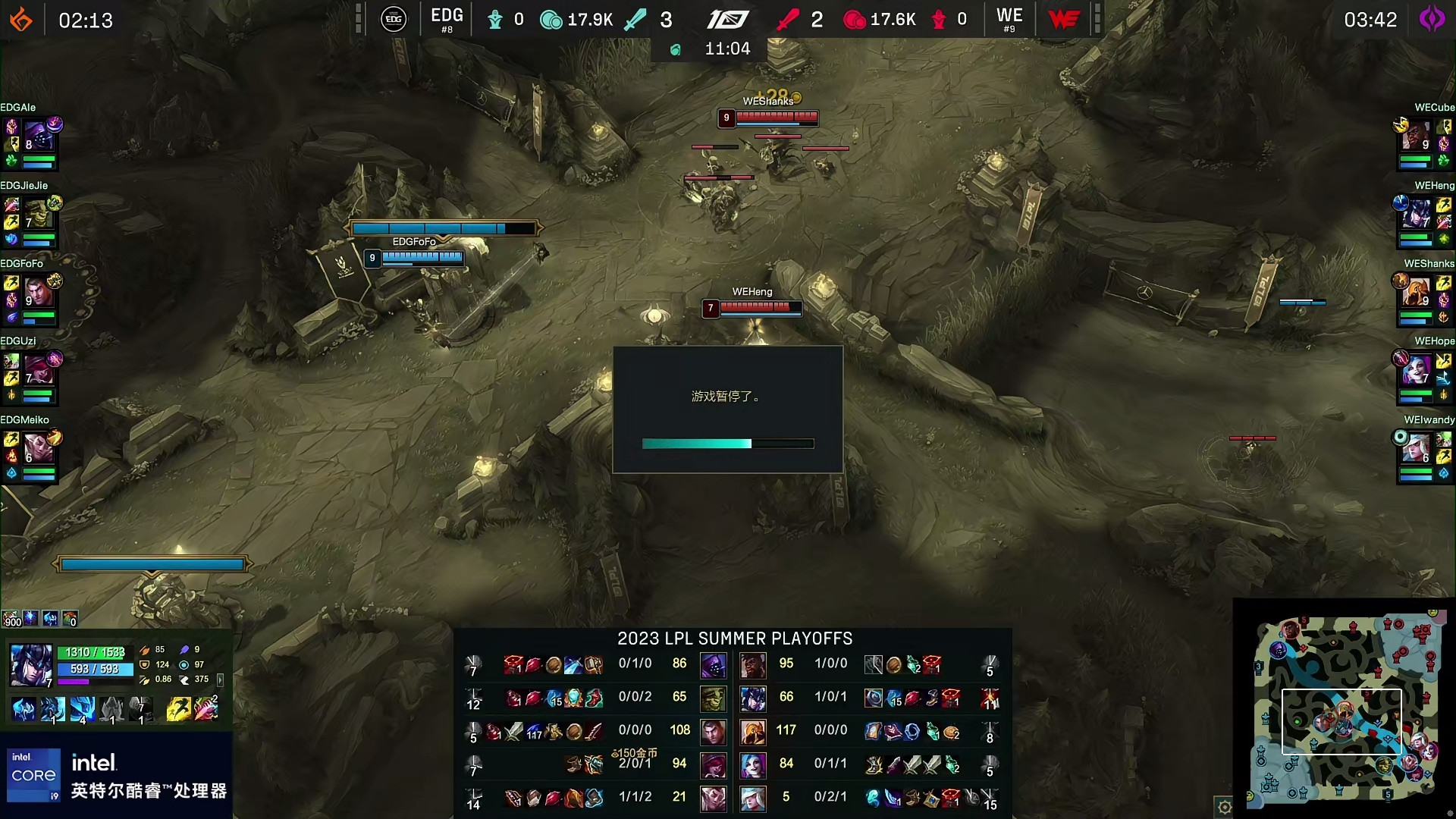Focus on EDGMeiko's player portrait

(x=36, y=449)
